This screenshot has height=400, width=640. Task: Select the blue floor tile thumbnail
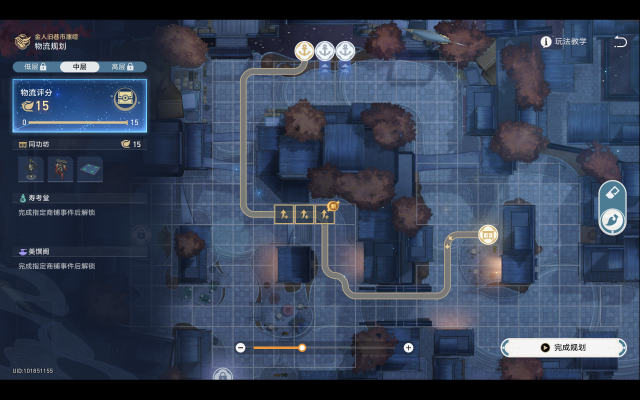(89, 168)
